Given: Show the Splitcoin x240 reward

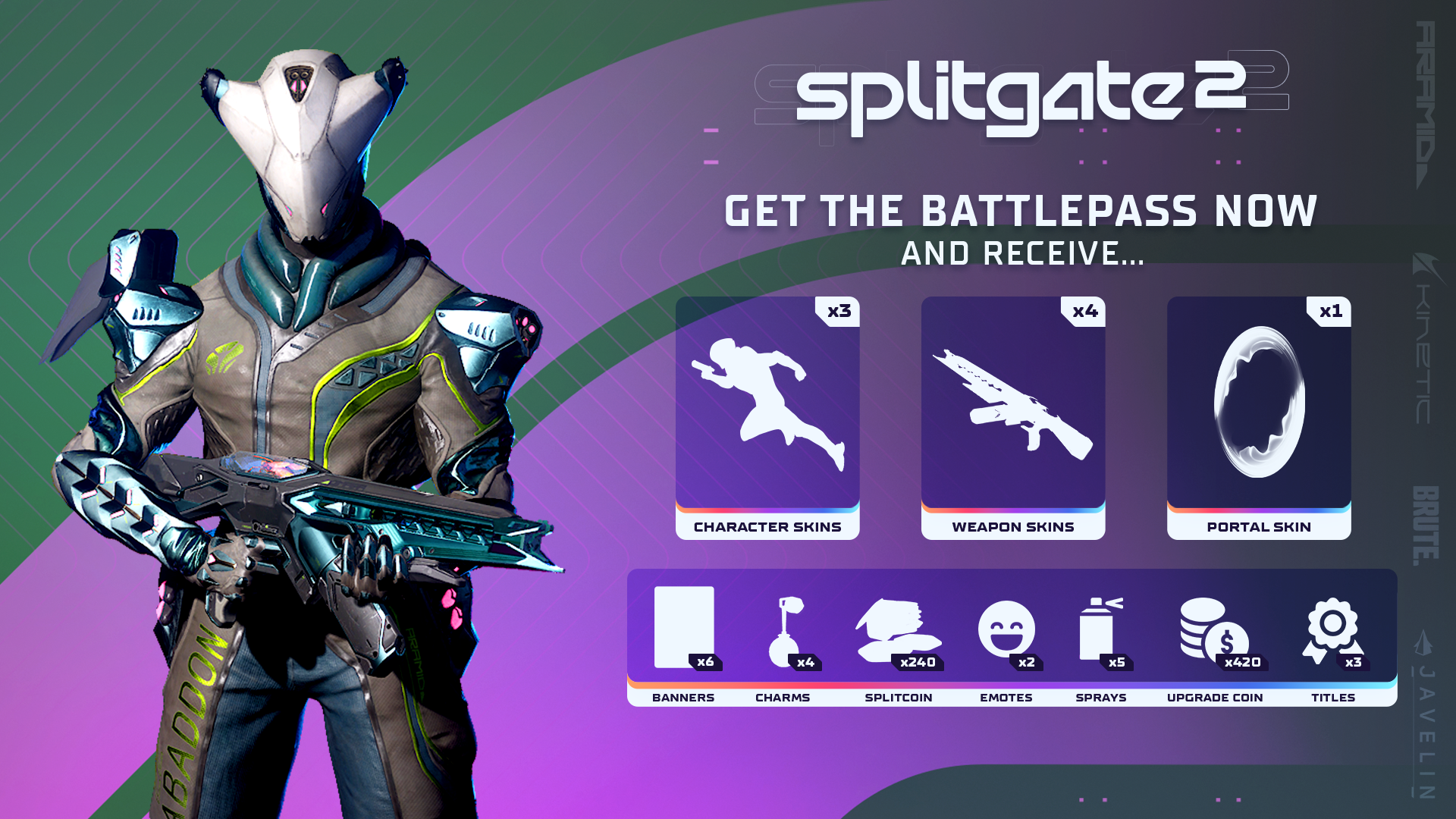Looking at the screenshot, I should (x=899, y=631).
